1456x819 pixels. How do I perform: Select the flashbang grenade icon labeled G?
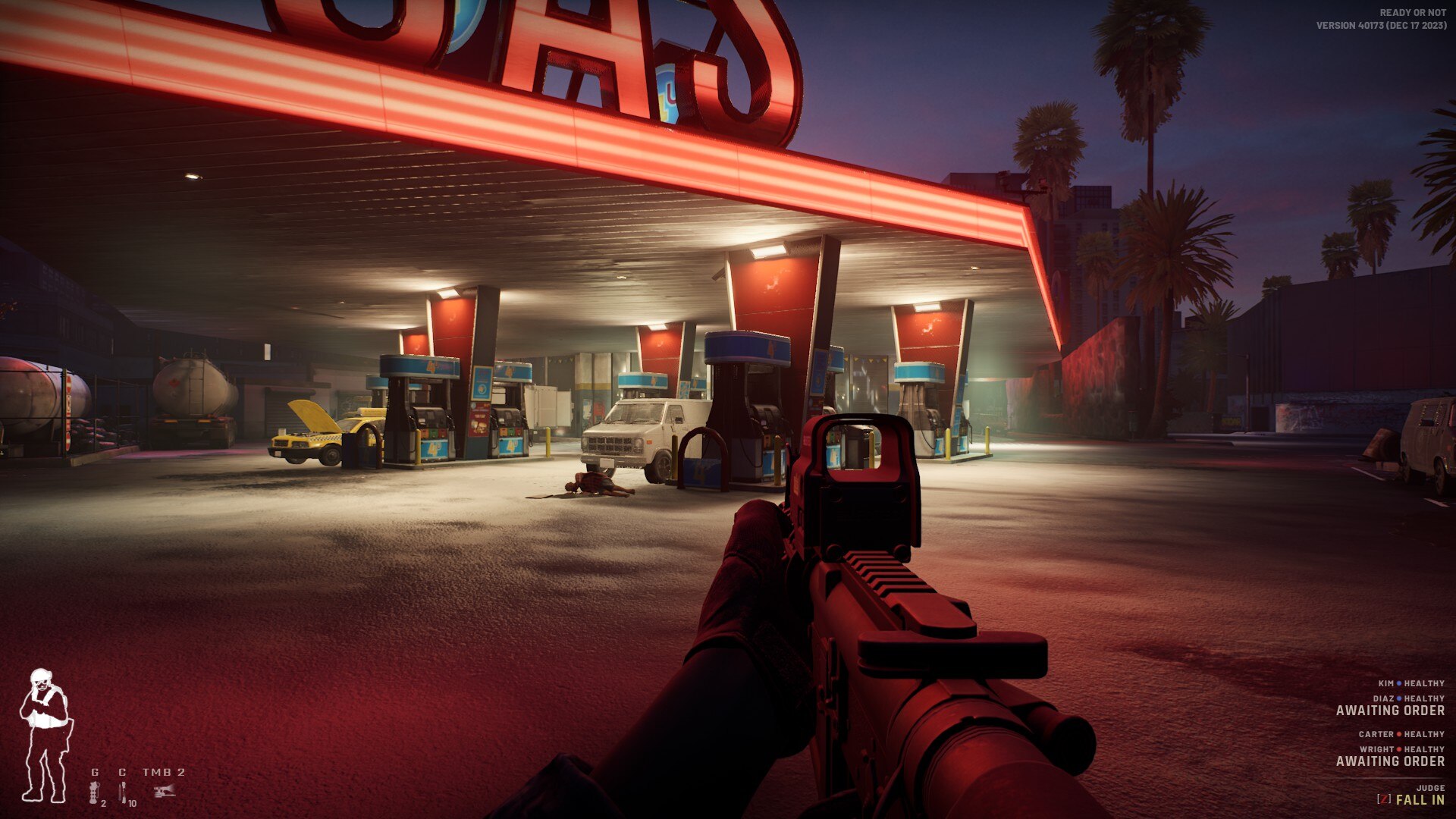pyautogui.click(x=94, y=792)
